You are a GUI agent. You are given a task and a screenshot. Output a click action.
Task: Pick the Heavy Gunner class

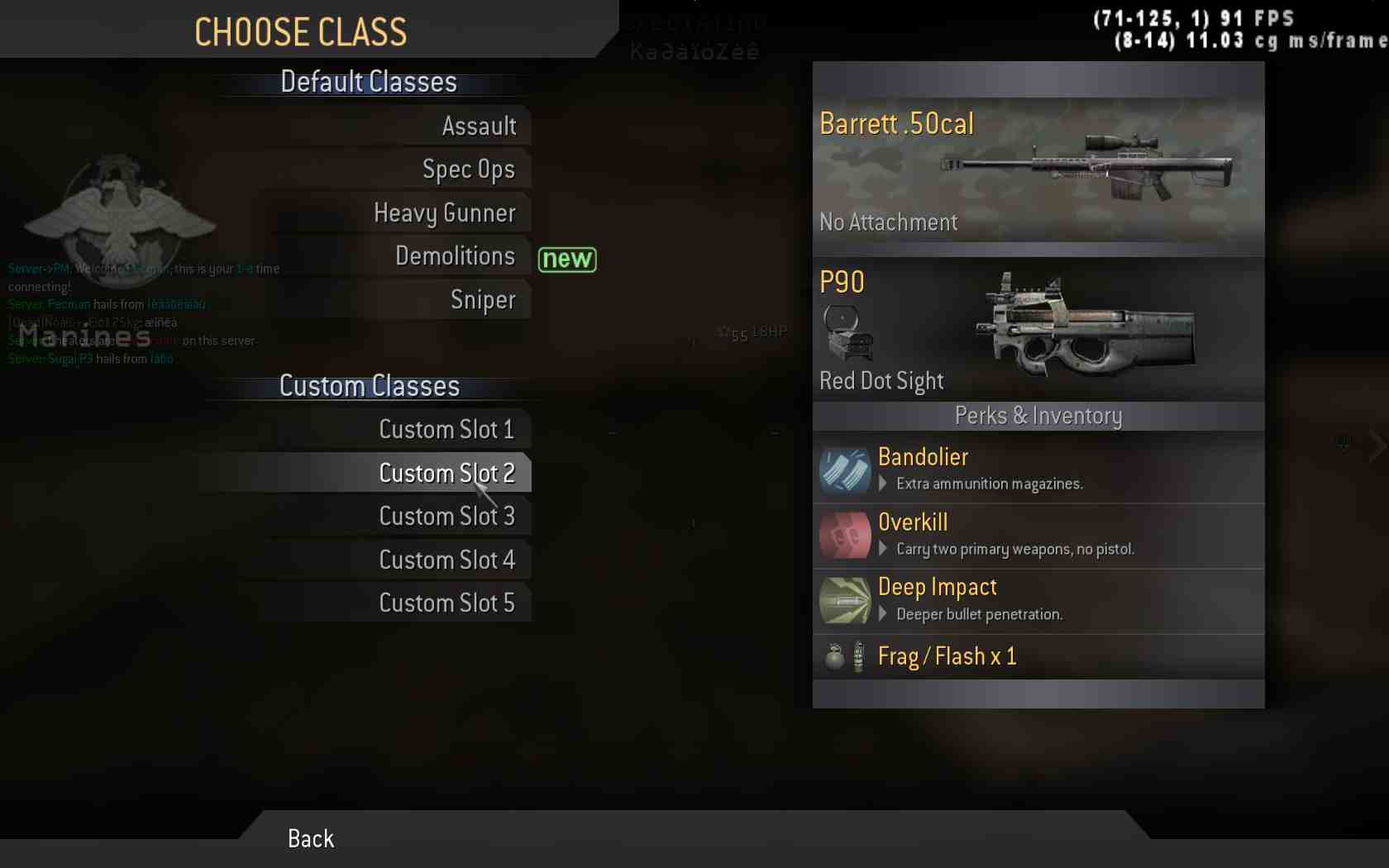[445, 213]
